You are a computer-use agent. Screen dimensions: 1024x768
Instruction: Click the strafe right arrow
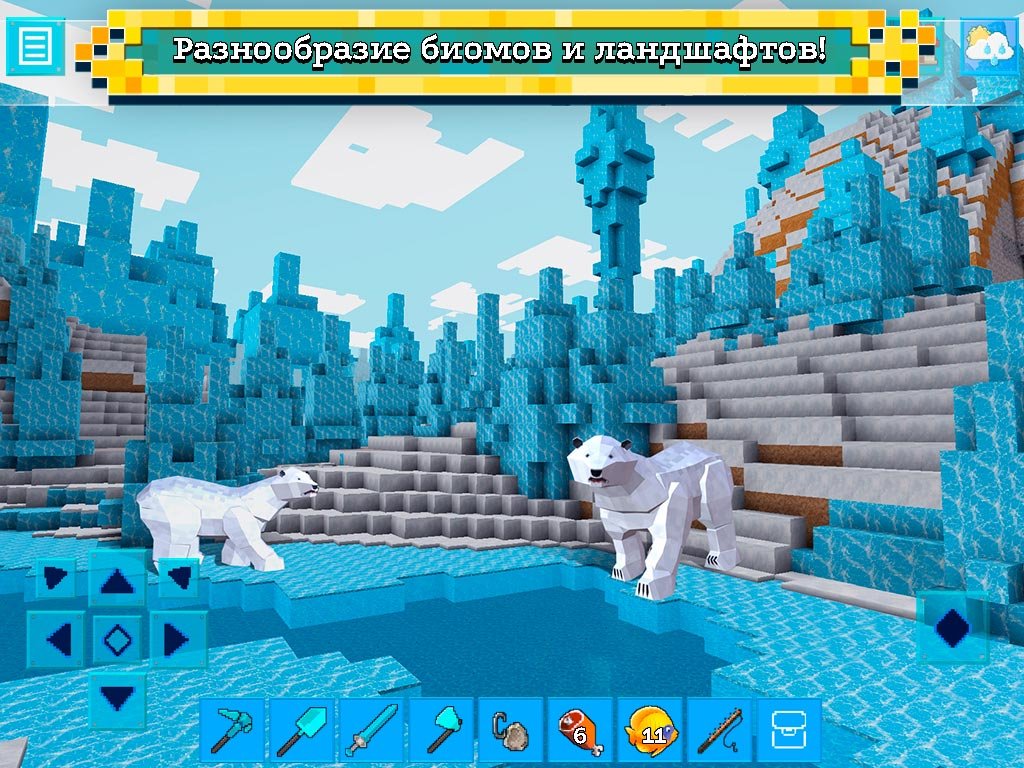click(177, 638)
